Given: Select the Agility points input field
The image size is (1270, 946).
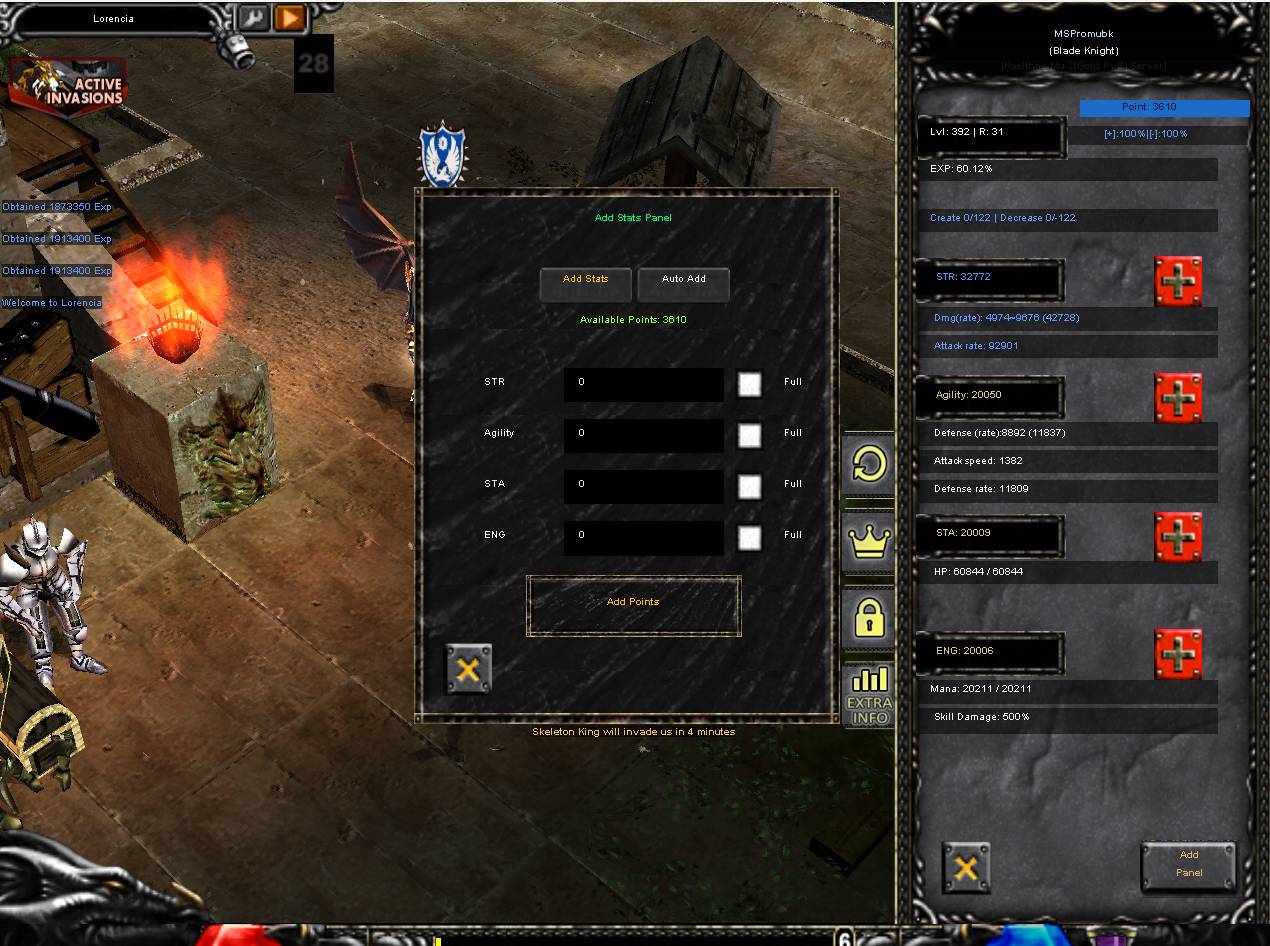Looking at the screenshot, I should coord(643,434).
